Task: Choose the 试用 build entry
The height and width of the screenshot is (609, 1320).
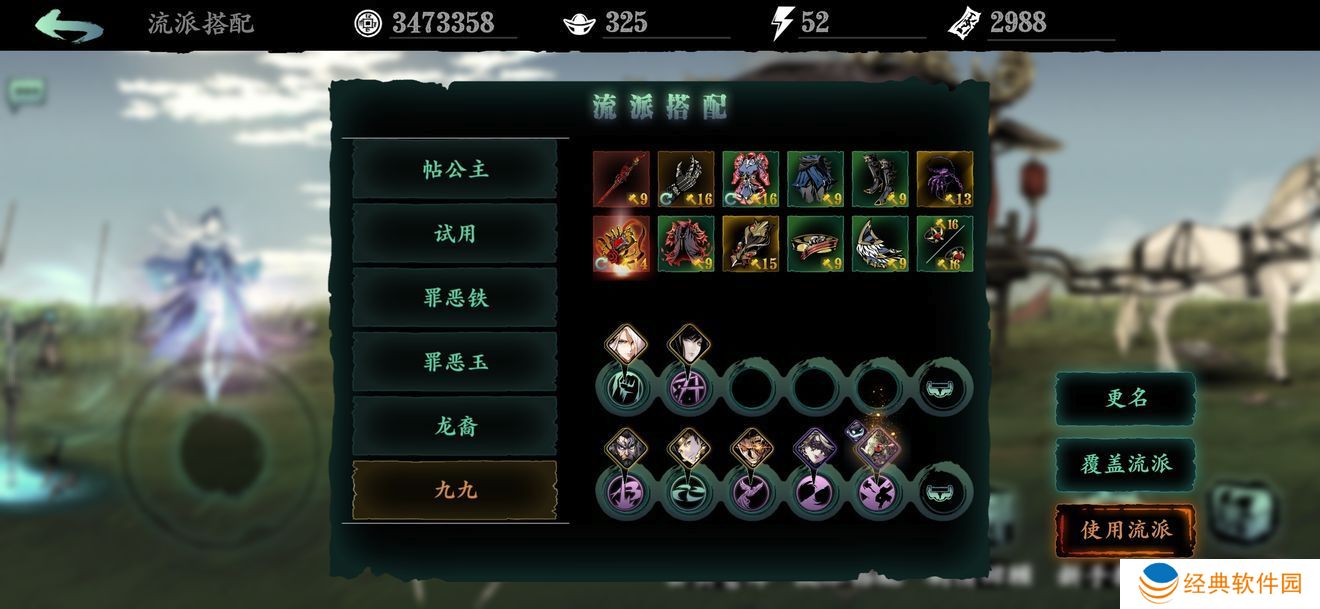Action: tap(455, 234)
